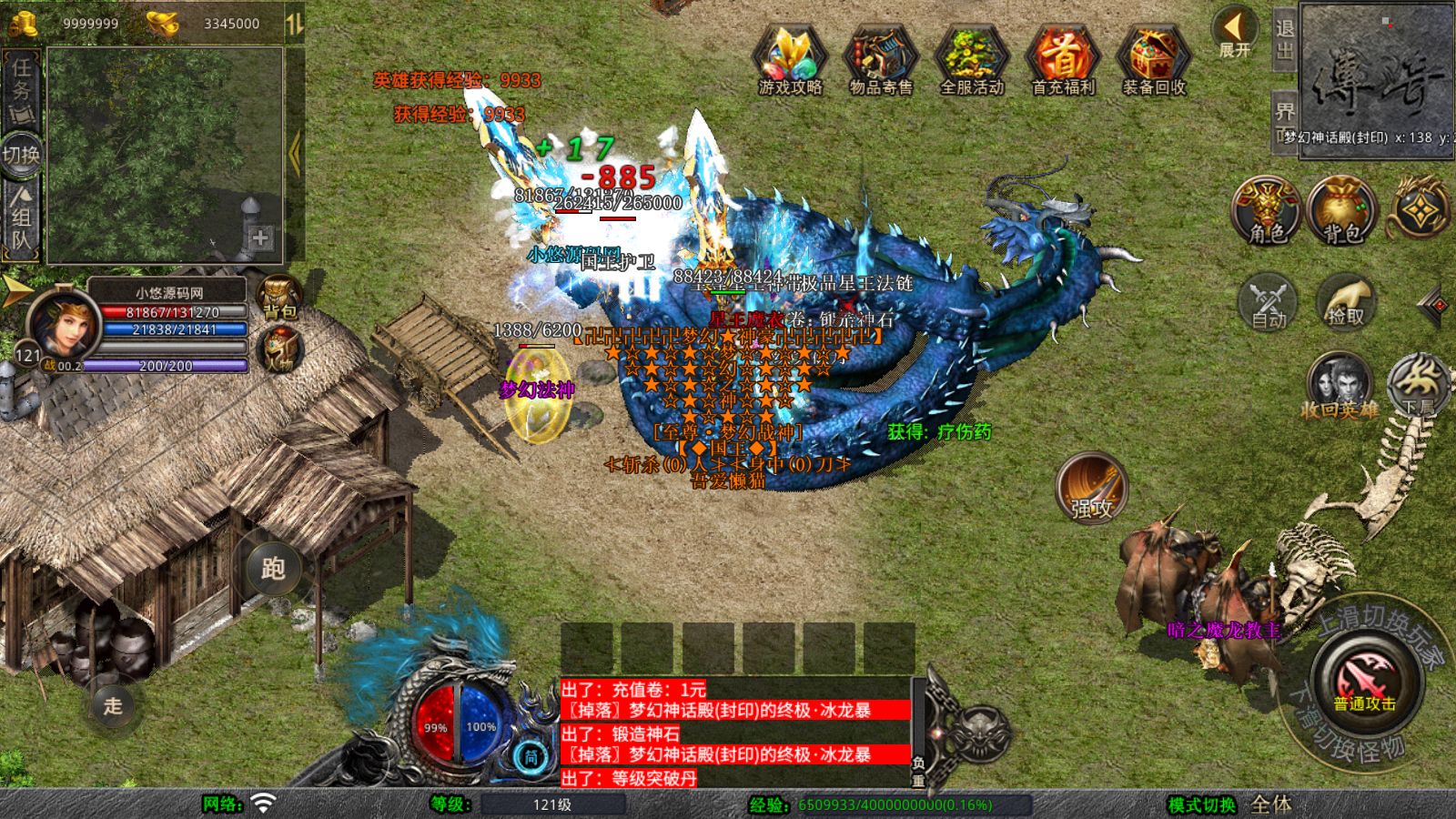Activate the 强攻 strong attack skill

tap(1091, 489)
